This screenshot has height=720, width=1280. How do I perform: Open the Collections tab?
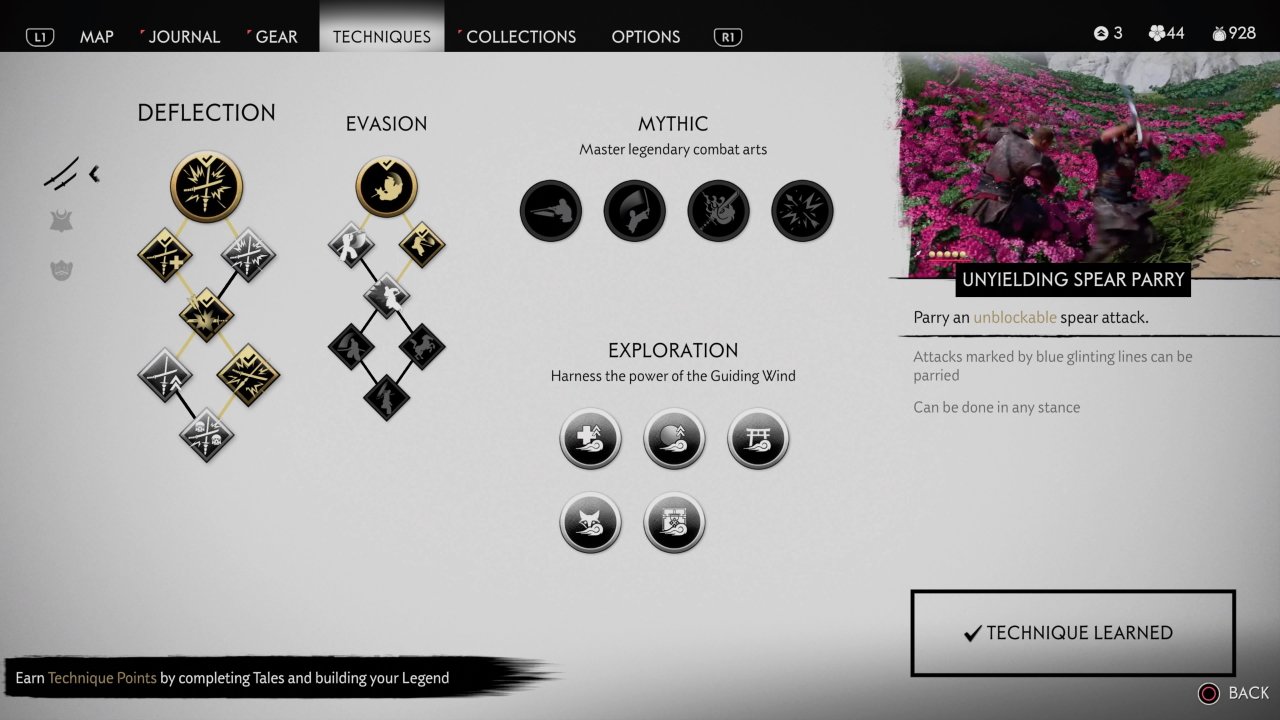(521, 37)
